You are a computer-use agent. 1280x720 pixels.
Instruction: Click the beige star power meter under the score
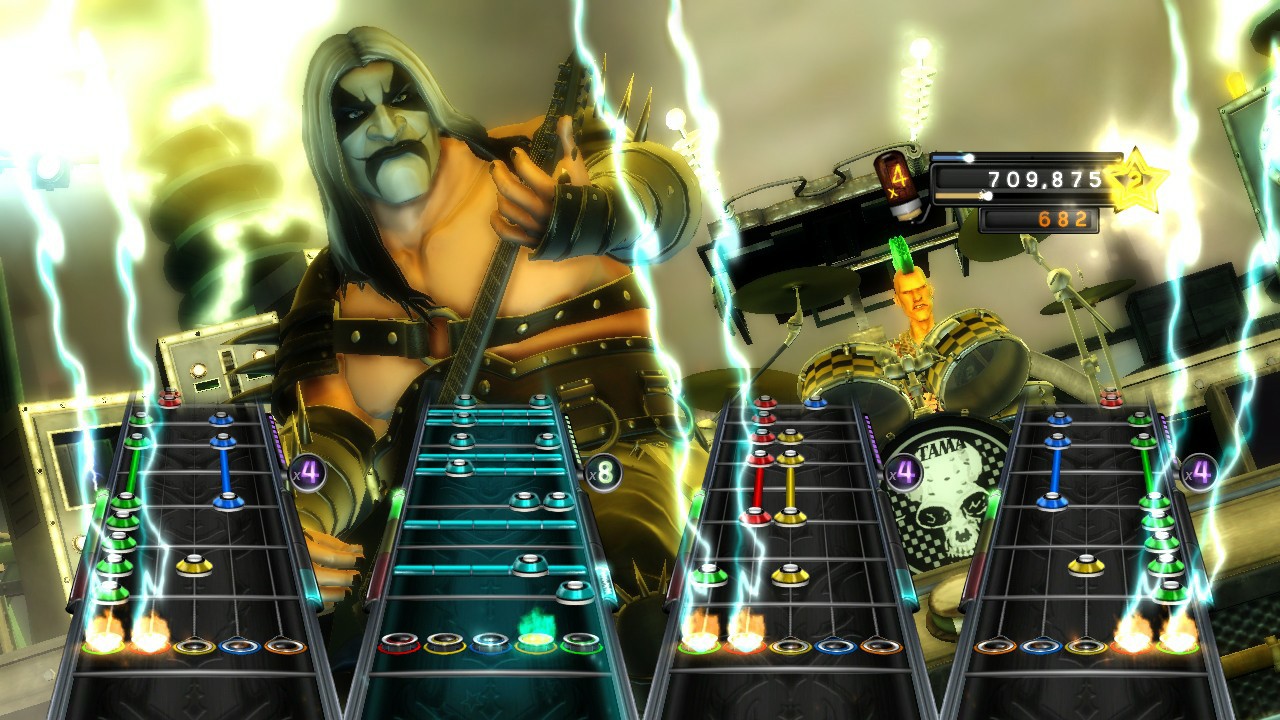click(959, 196)
